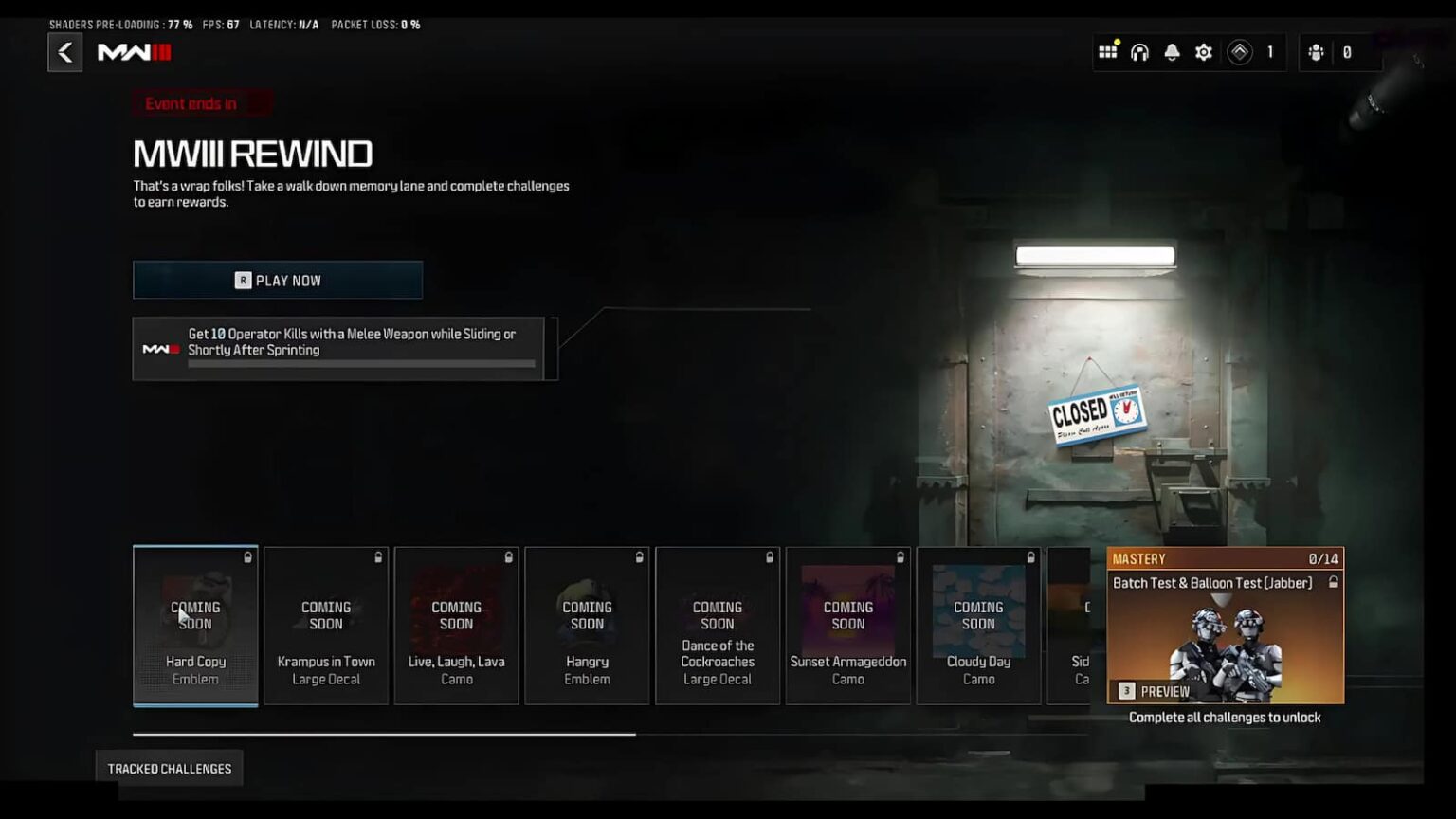Image resolution: width=1456 pixels, height=819 pixels.
Task: Open the featured content grid icon
Action: coord(1107,52)
